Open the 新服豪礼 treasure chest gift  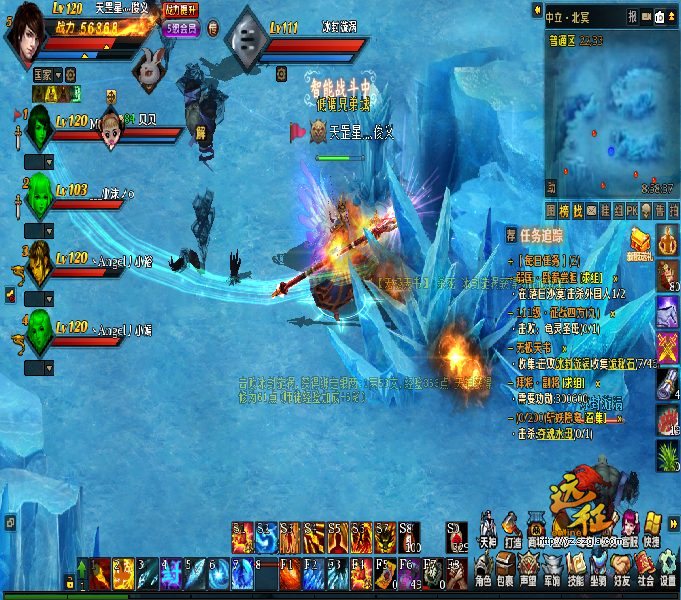click(x=641, y=241)
